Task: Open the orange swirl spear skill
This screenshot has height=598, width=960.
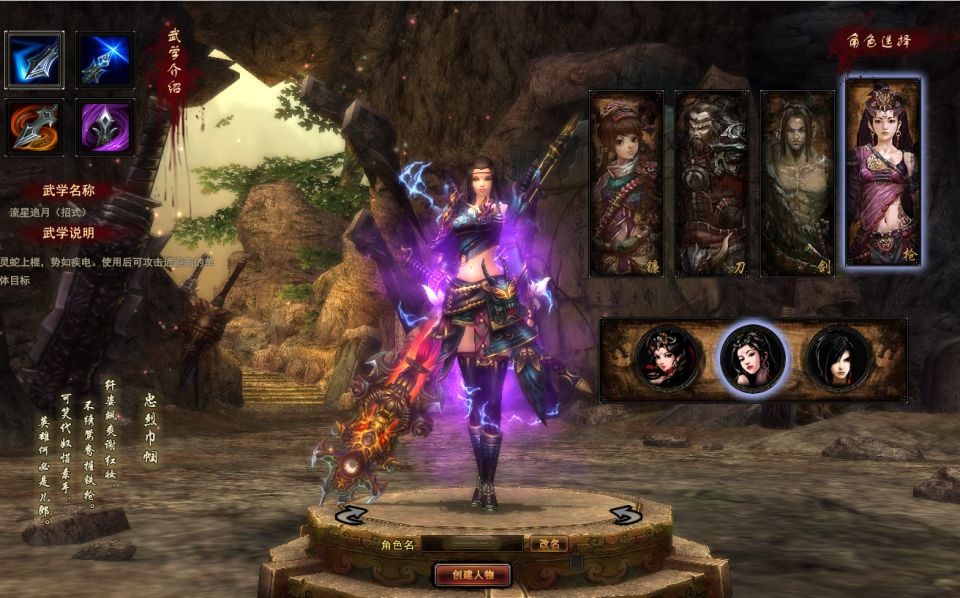Action: 34,127
